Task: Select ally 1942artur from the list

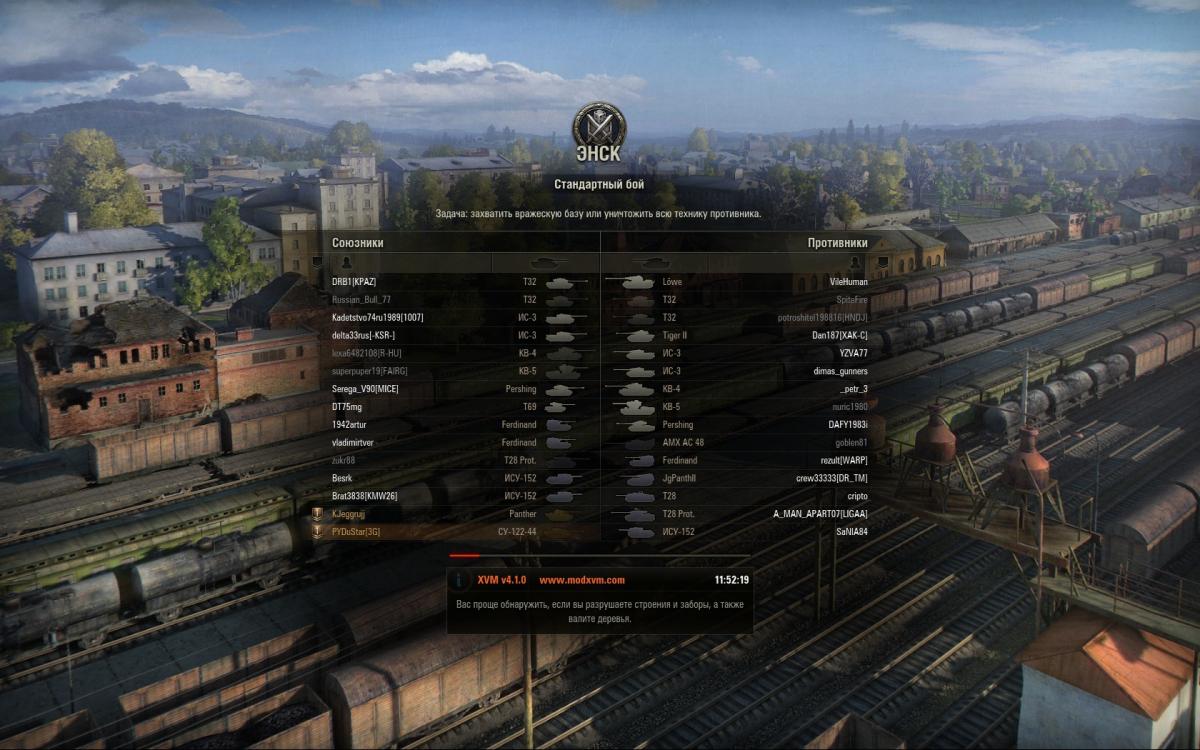Action: click(350, 425)
